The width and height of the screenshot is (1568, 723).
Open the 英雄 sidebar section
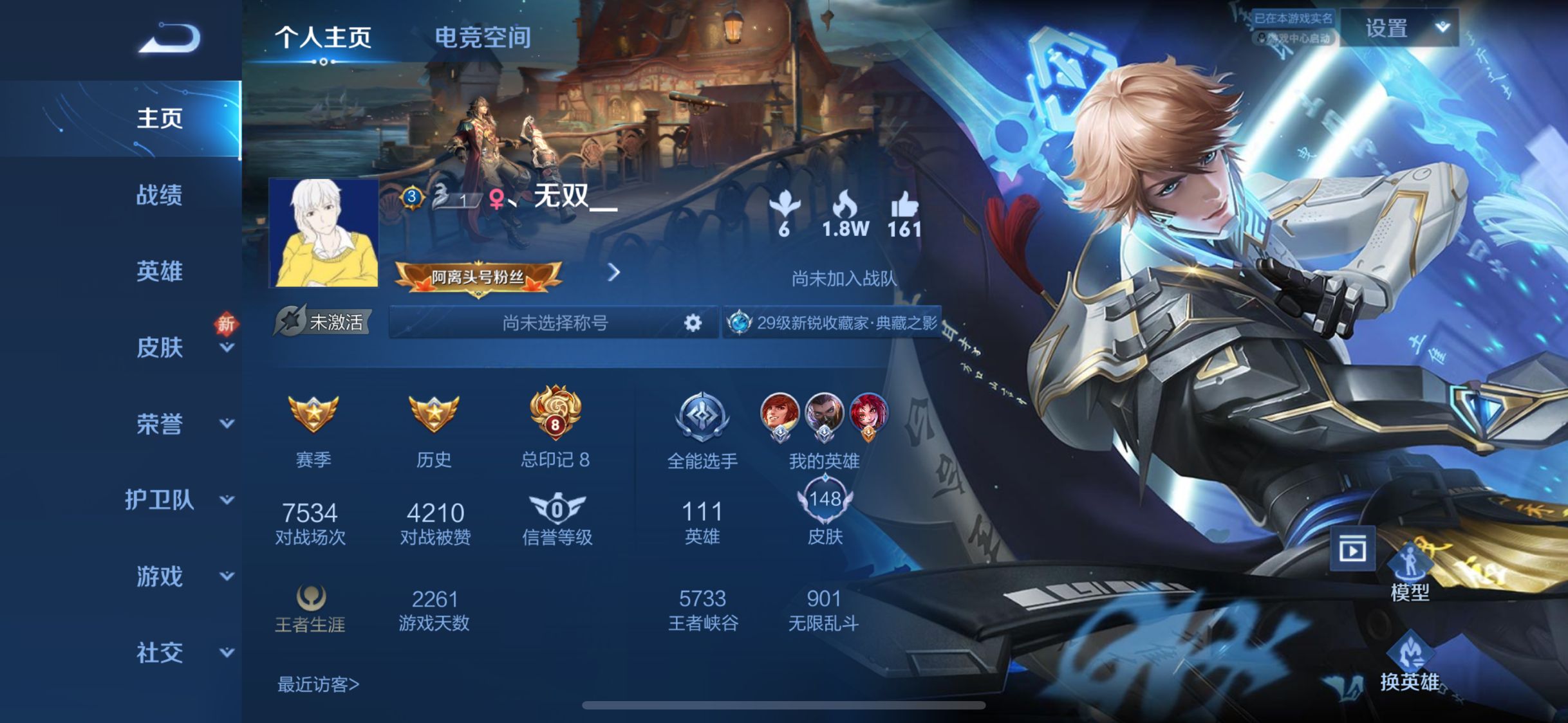pyautogui.click(x=159, y=271)
